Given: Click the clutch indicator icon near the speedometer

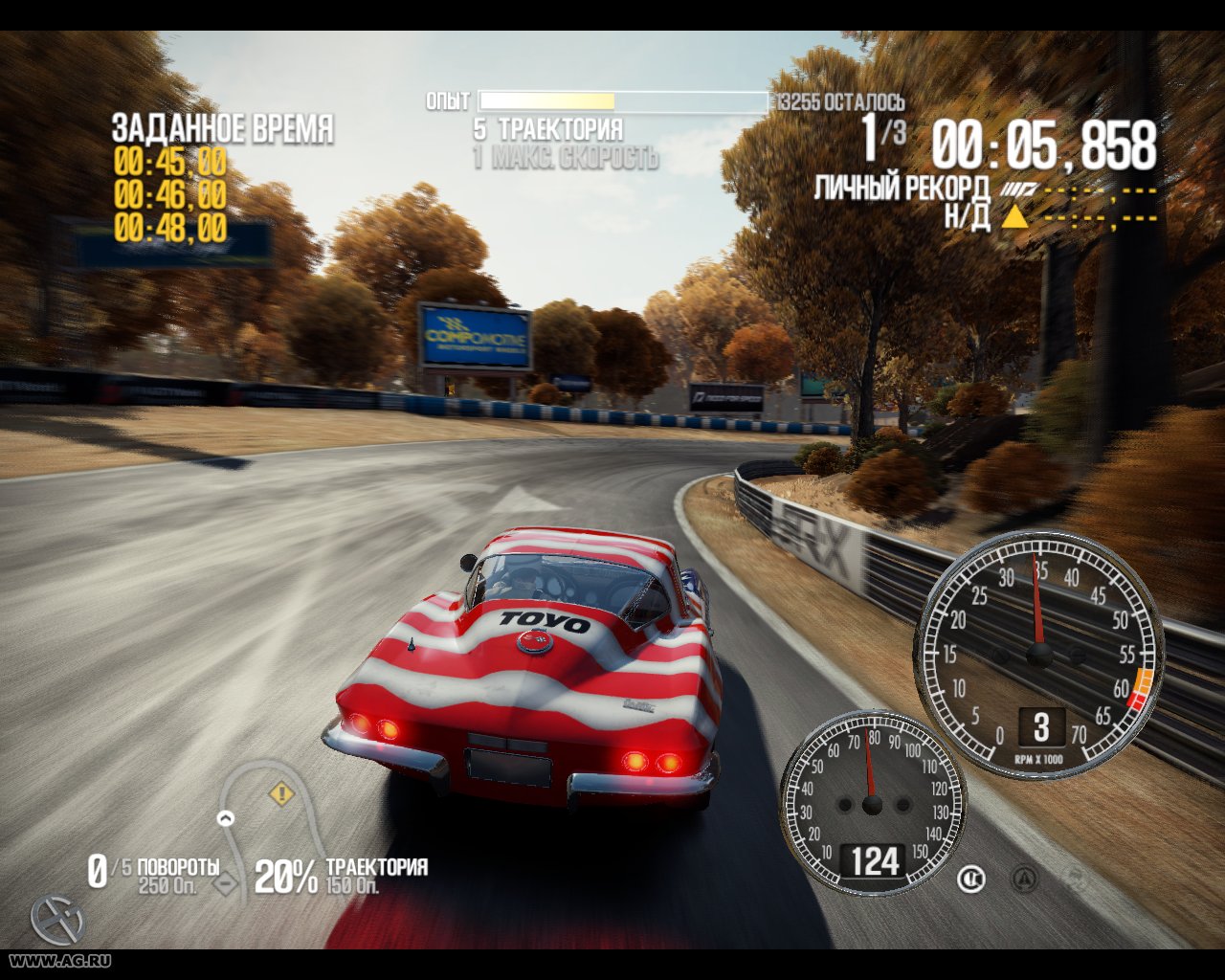Looking at the screenshot, I should 971,878.
